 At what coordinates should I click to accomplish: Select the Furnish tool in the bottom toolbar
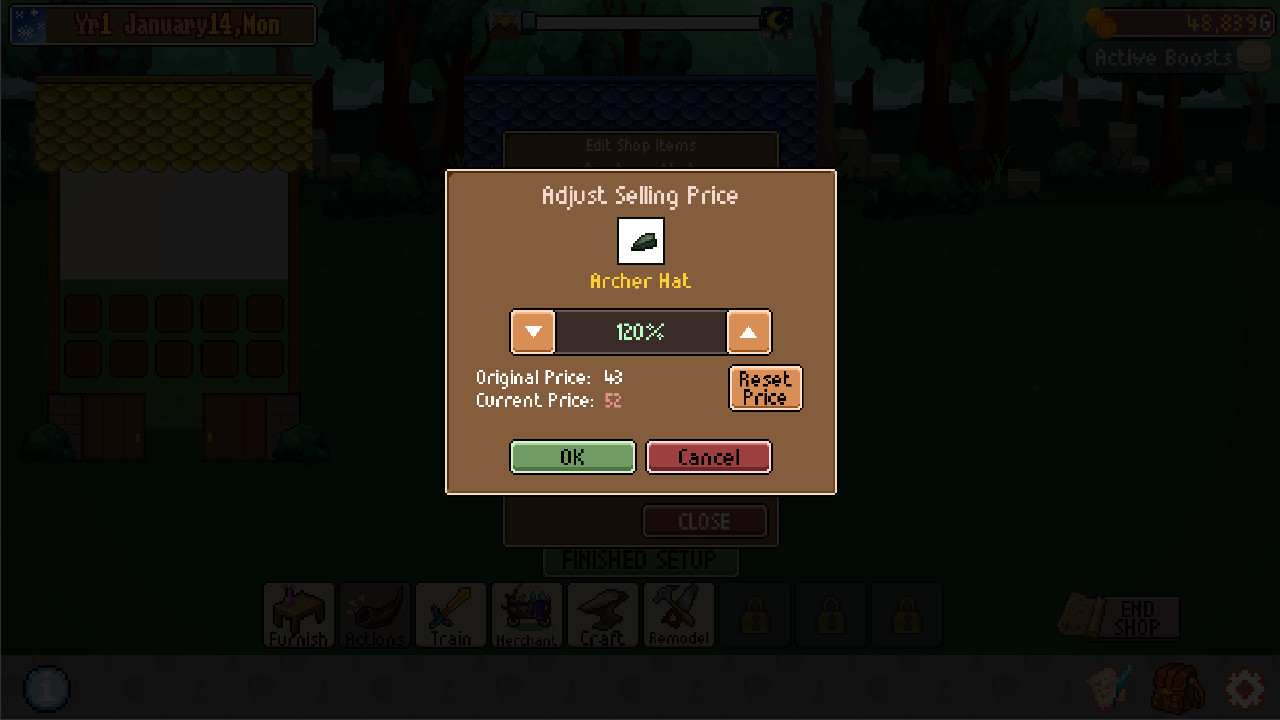(298, 615)
